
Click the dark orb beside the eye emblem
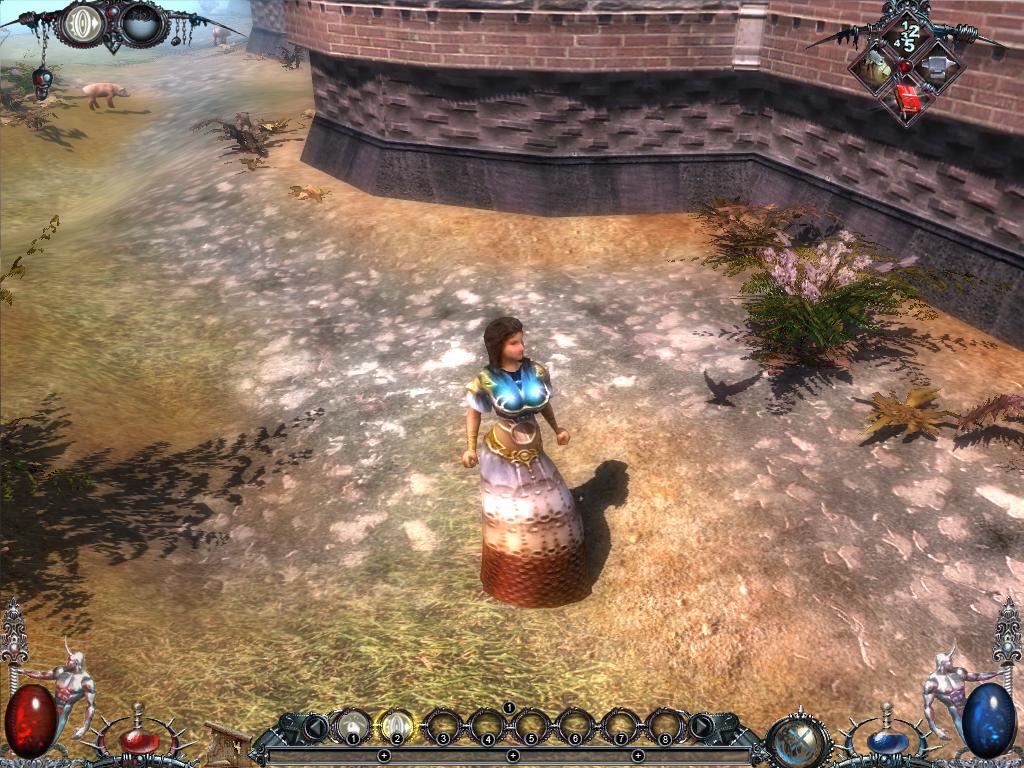[x=142, y=23]
